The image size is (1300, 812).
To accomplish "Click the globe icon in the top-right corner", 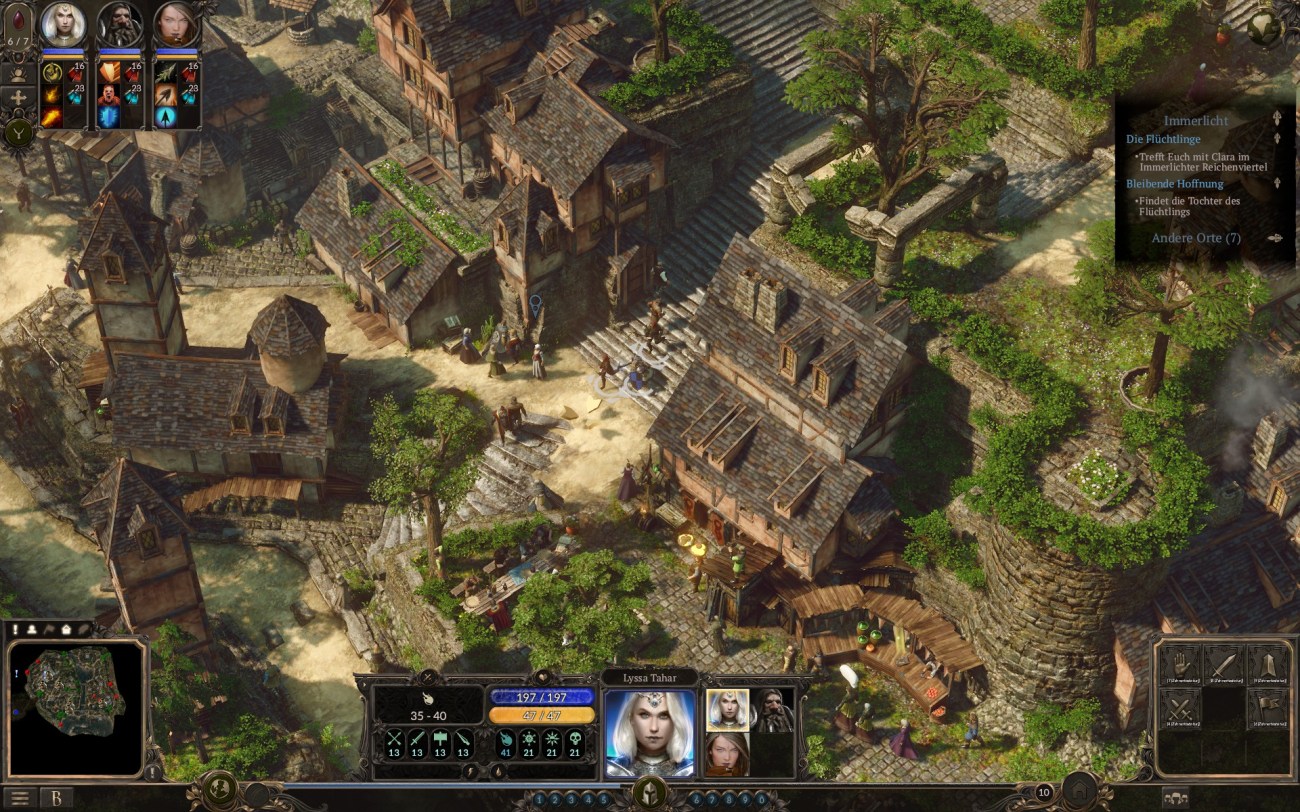I will pyautogui.click(x=1264, y=25).
